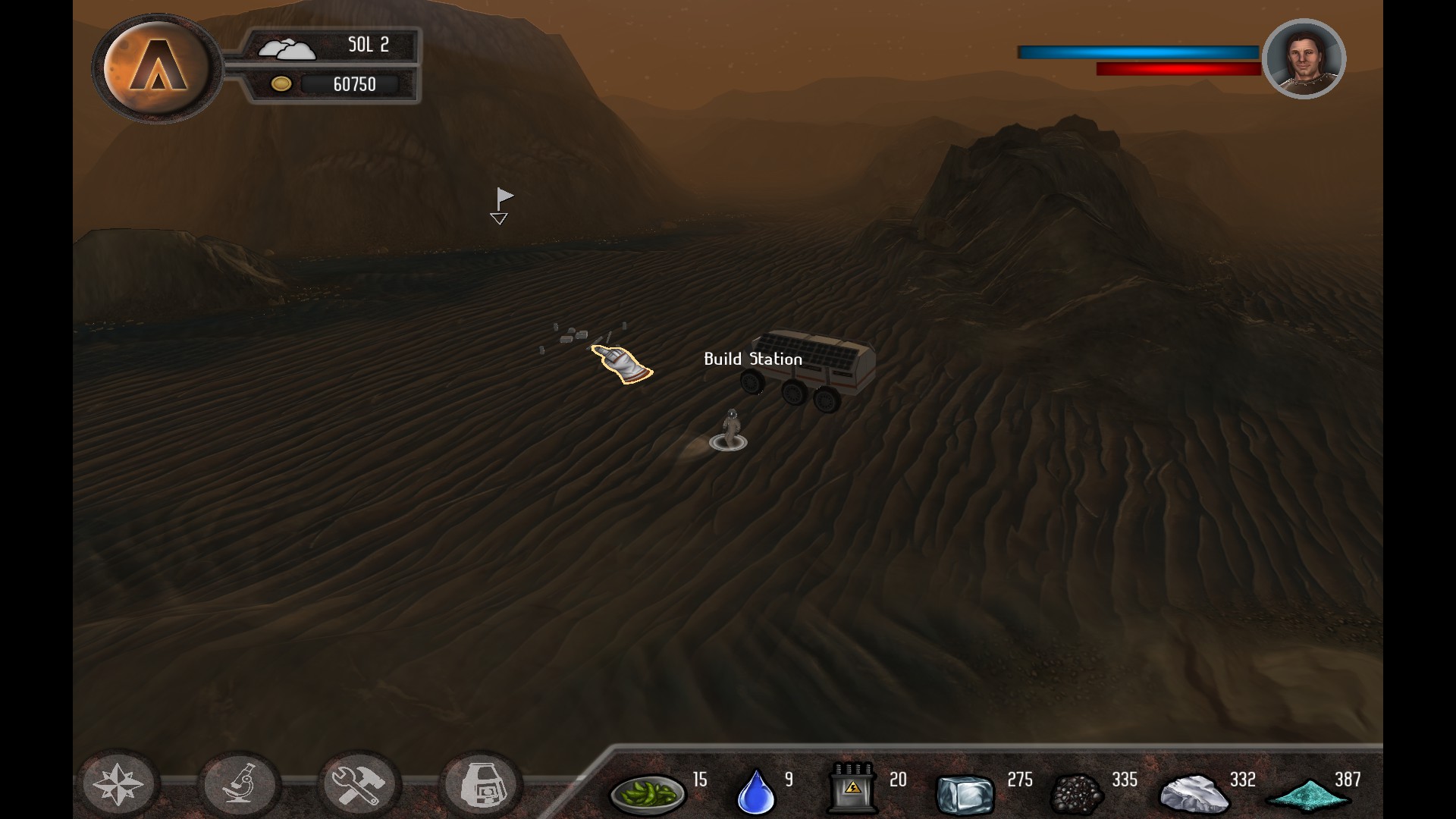Open the microscope research menu
Image resolution: width=1456 pixels, height=819 pixels.
pyautogui.click(x=239, y=783)
